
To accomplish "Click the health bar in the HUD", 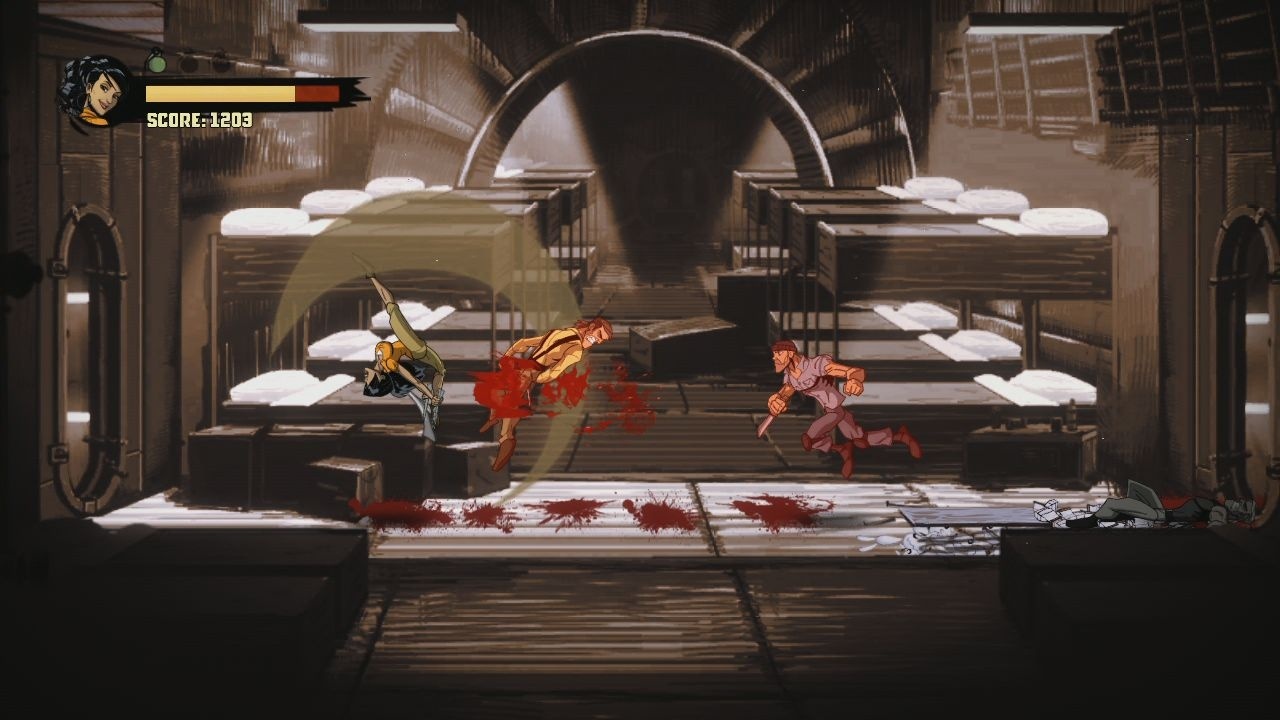I will click(240, 92).
